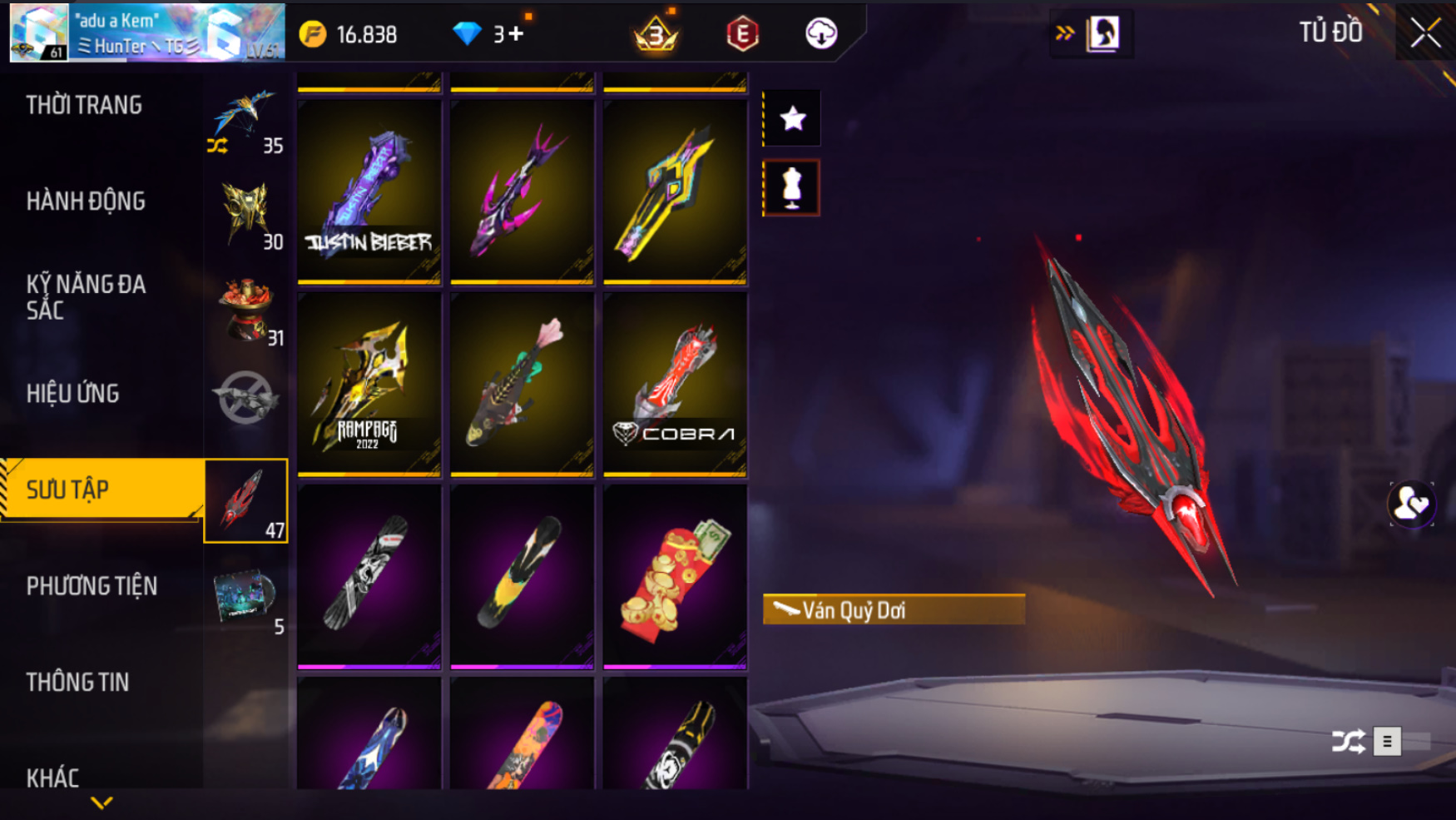This screenshot has height=820, width=1456.
Task: Switch to the Hành Động tab
Action: (x=86, y=201)
